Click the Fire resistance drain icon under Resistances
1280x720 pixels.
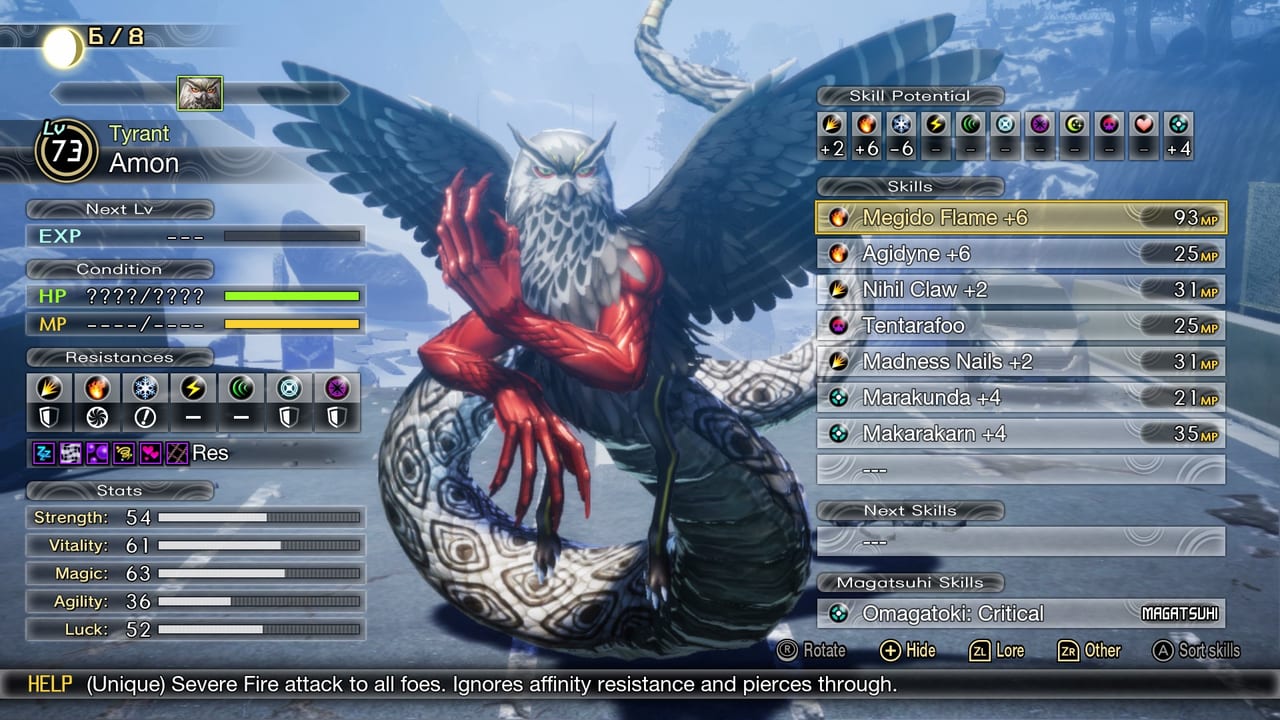pos(95,416)
